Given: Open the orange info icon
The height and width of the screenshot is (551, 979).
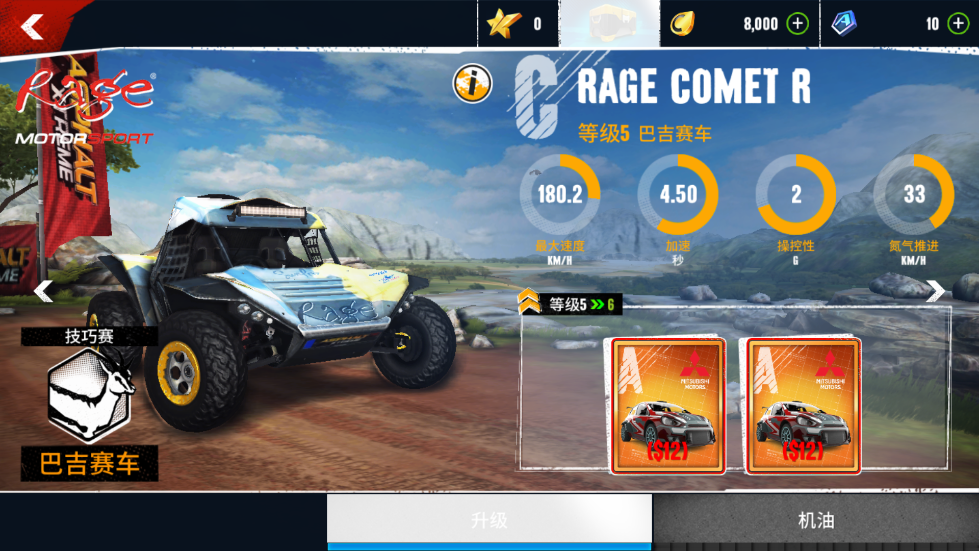Looking at the screenshot, I should [472, 84].
